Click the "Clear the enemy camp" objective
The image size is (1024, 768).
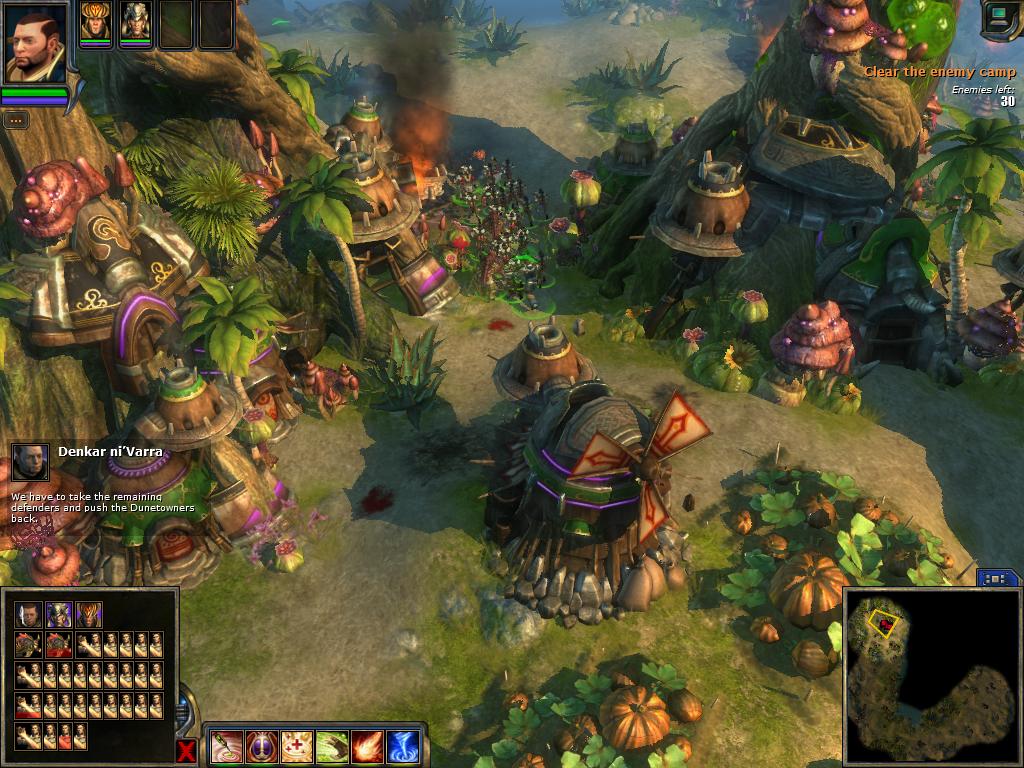click(x=939, y=71)
